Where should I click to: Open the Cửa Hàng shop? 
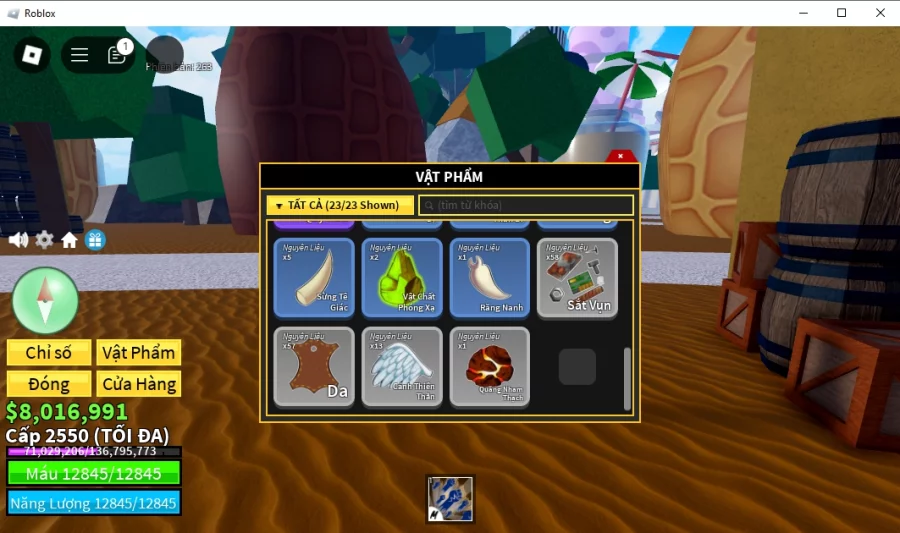[139, 384]
